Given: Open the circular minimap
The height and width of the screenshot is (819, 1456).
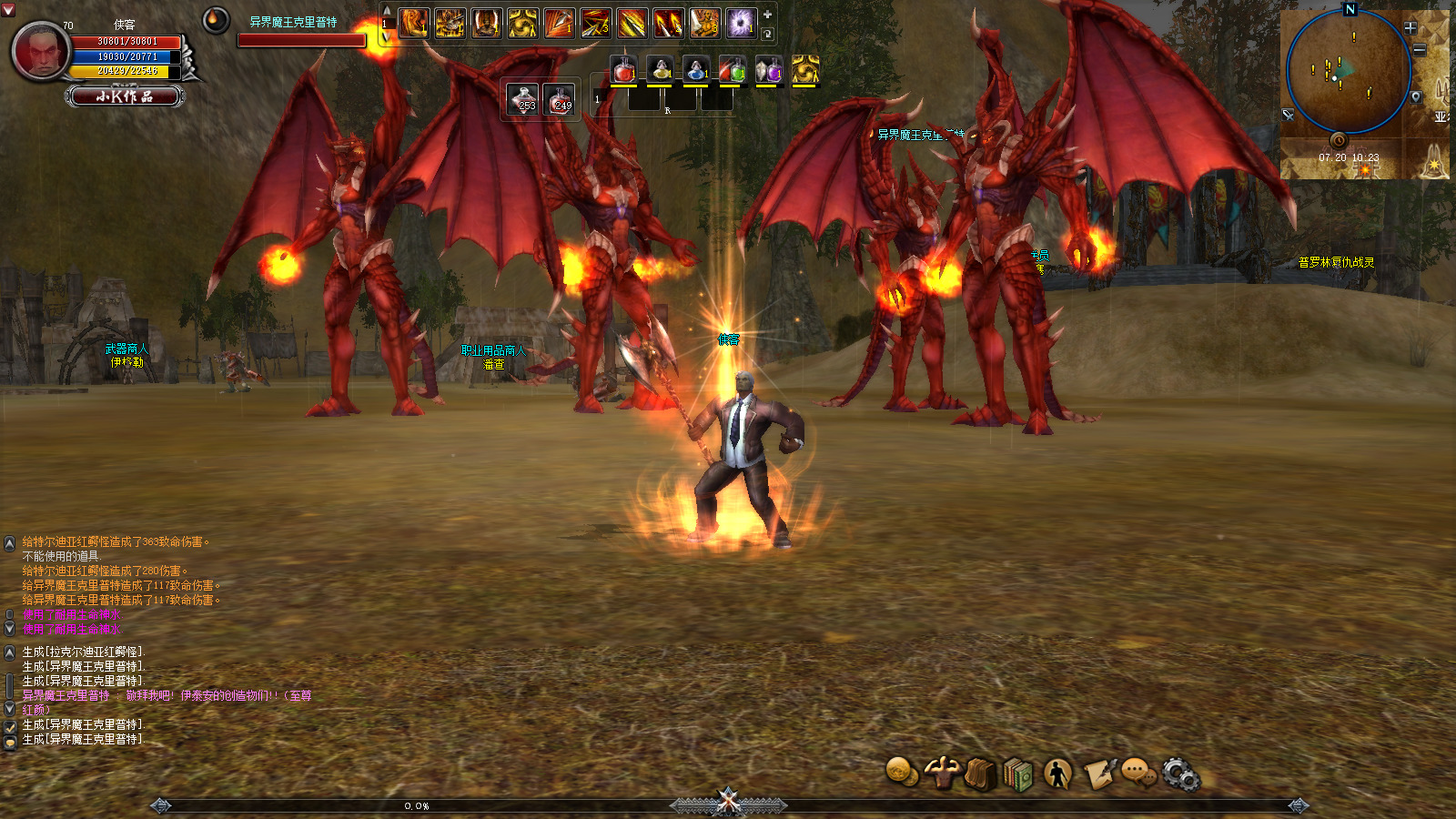Looking at the screenshot, I should point(1348,73).
